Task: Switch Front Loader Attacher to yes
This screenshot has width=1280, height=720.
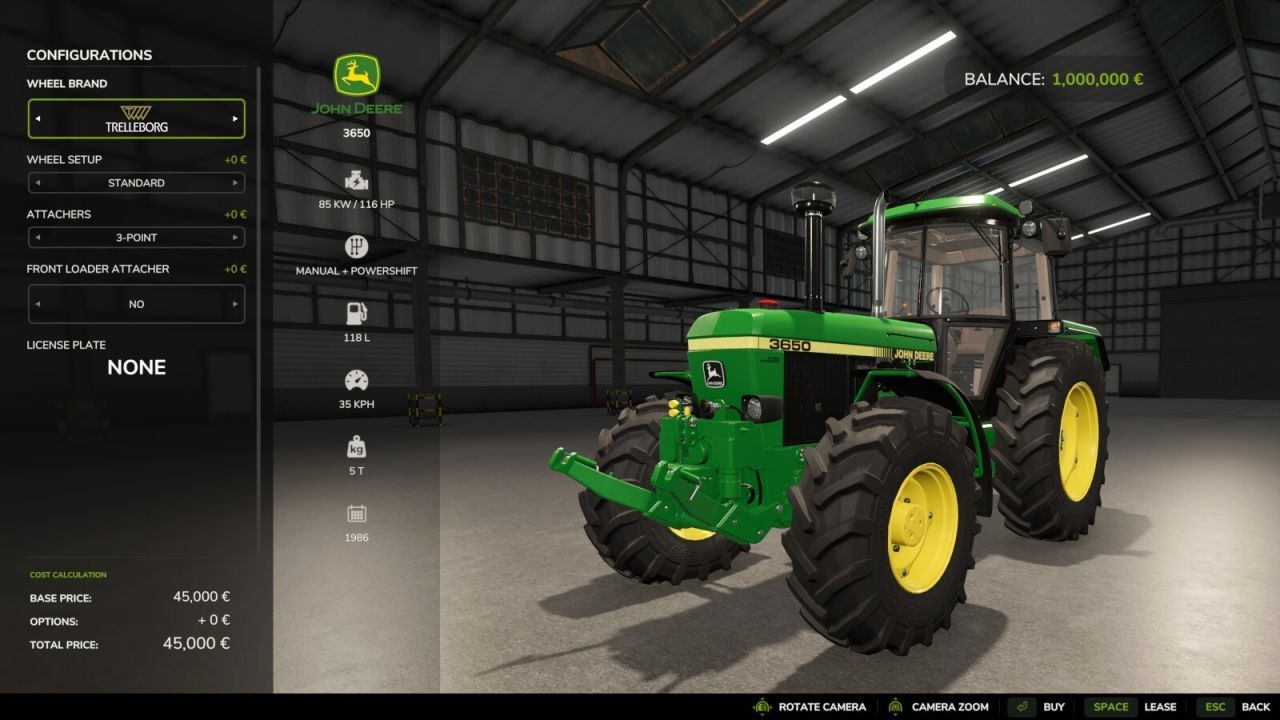Action: [237, 303]
